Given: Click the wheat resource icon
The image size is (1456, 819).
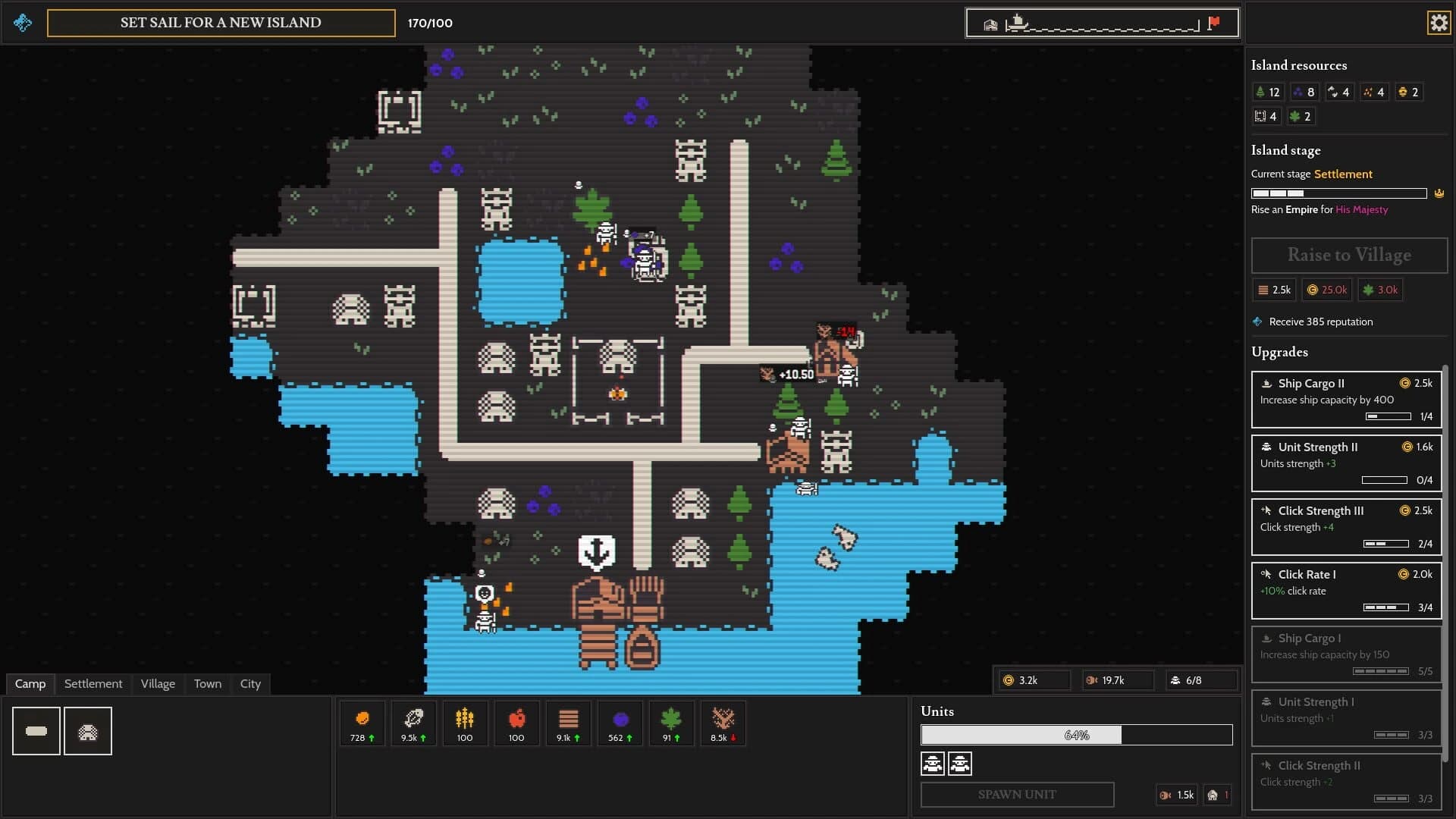Looking at the screenshot, I should (x=465, y=717).
